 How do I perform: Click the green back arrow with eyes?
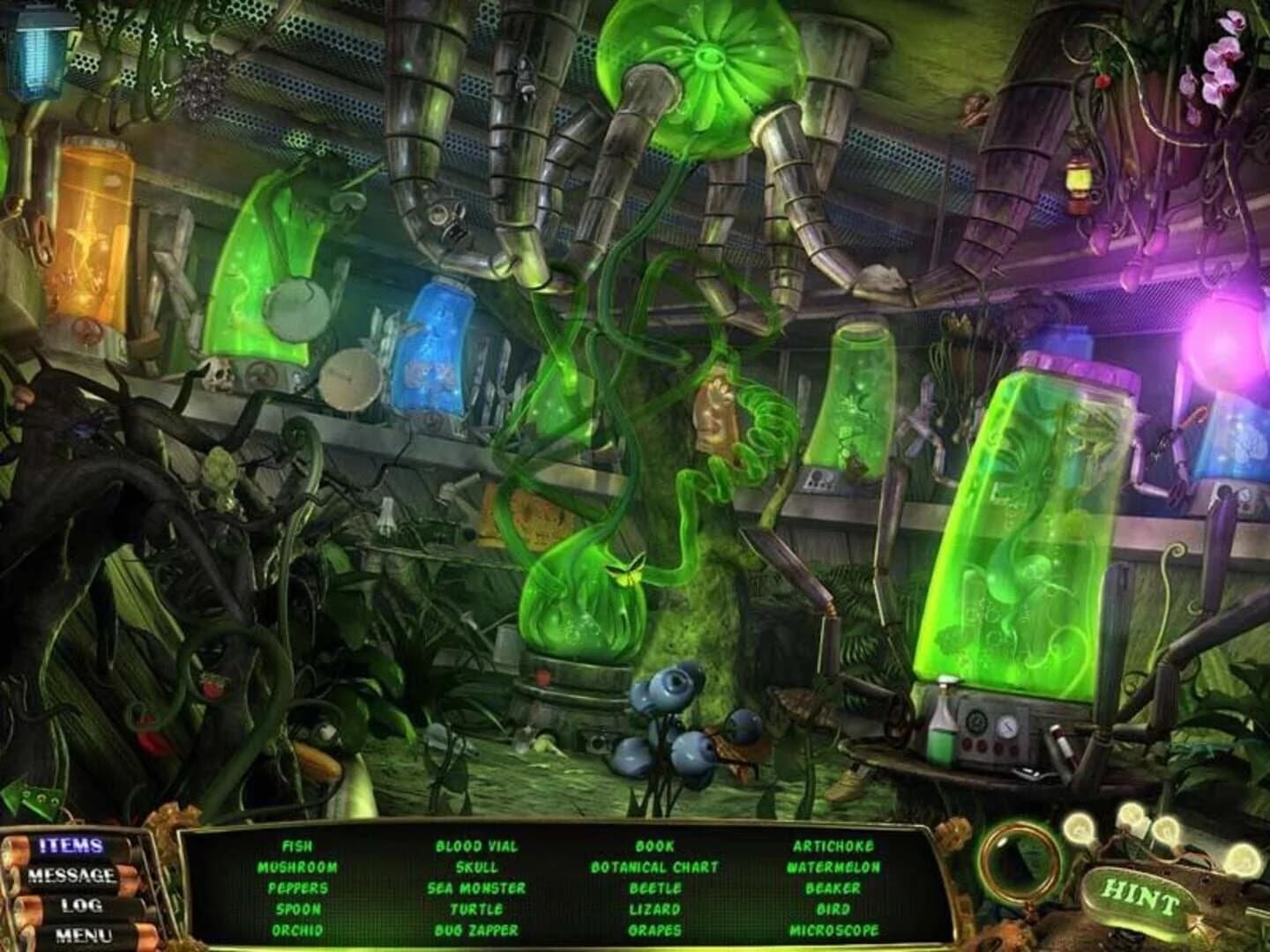coord(32,797)
